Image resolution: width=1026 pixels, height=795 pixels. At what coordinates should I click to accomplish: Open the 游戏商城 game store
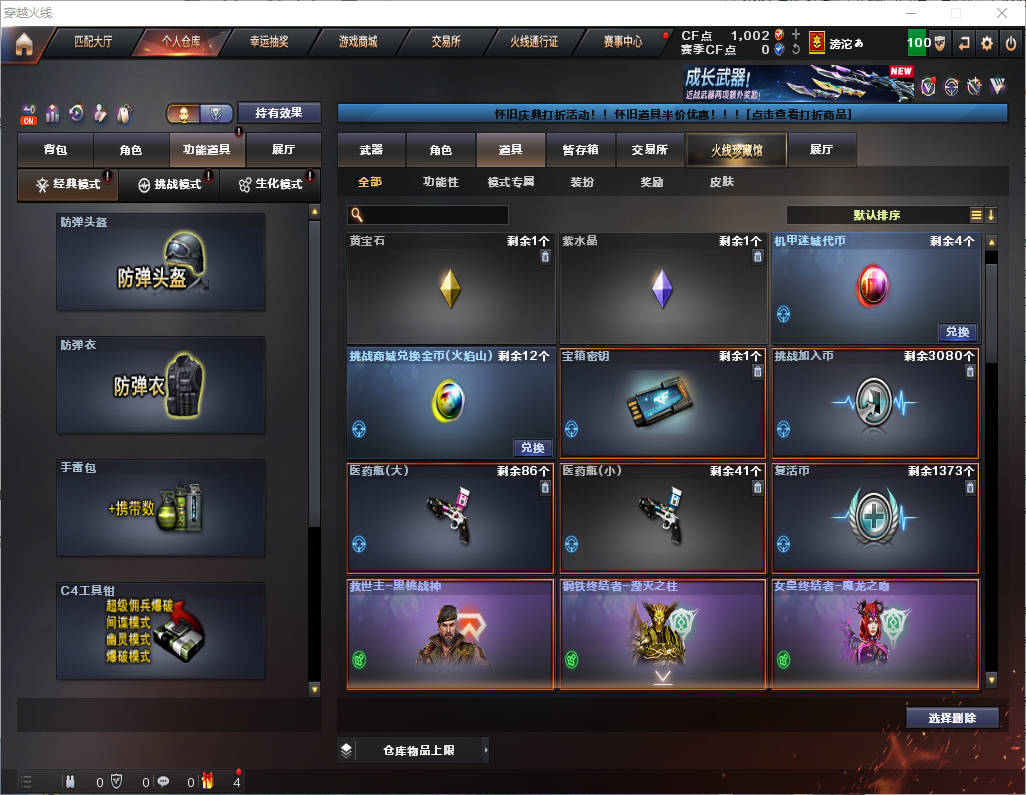[358, 42]
